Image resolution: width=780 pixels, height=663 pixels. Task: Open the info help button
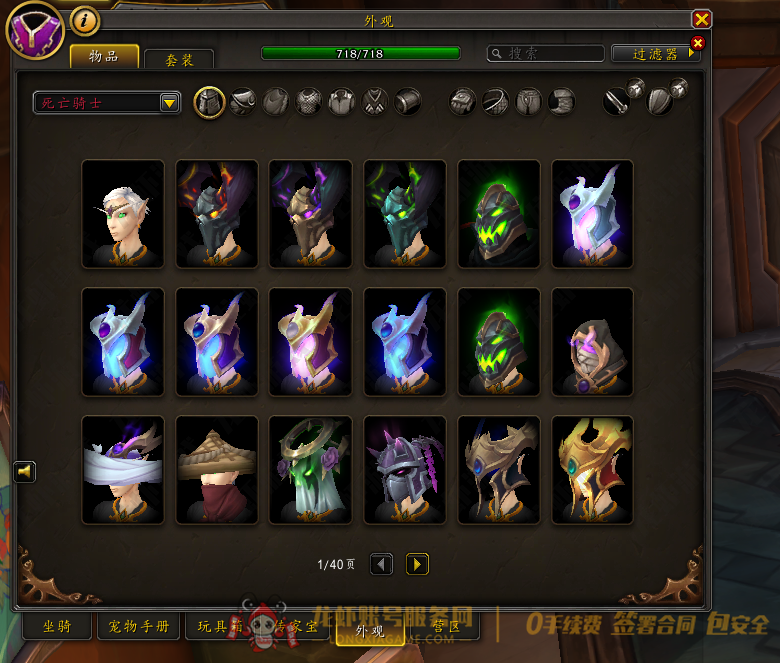86,20
